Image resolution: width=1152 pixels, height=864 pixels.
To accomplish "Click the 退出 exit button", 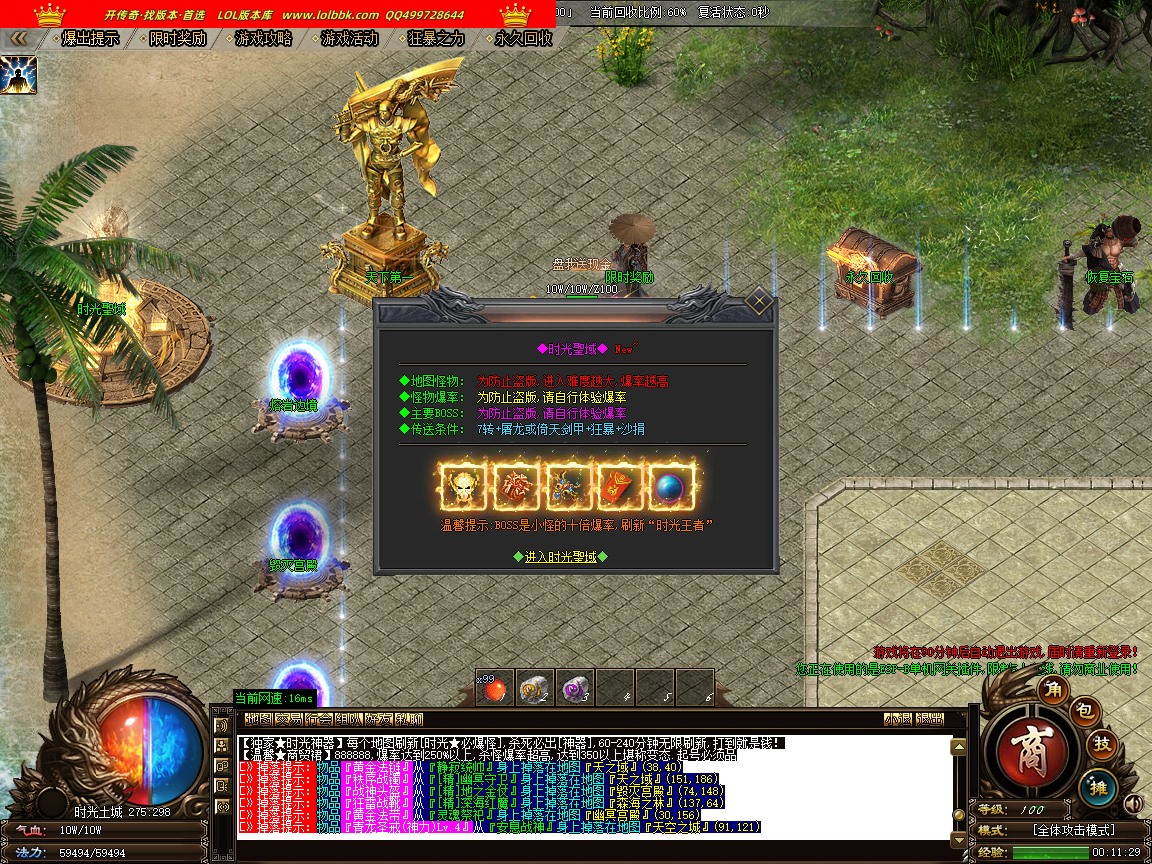I will tap(929, 719).
